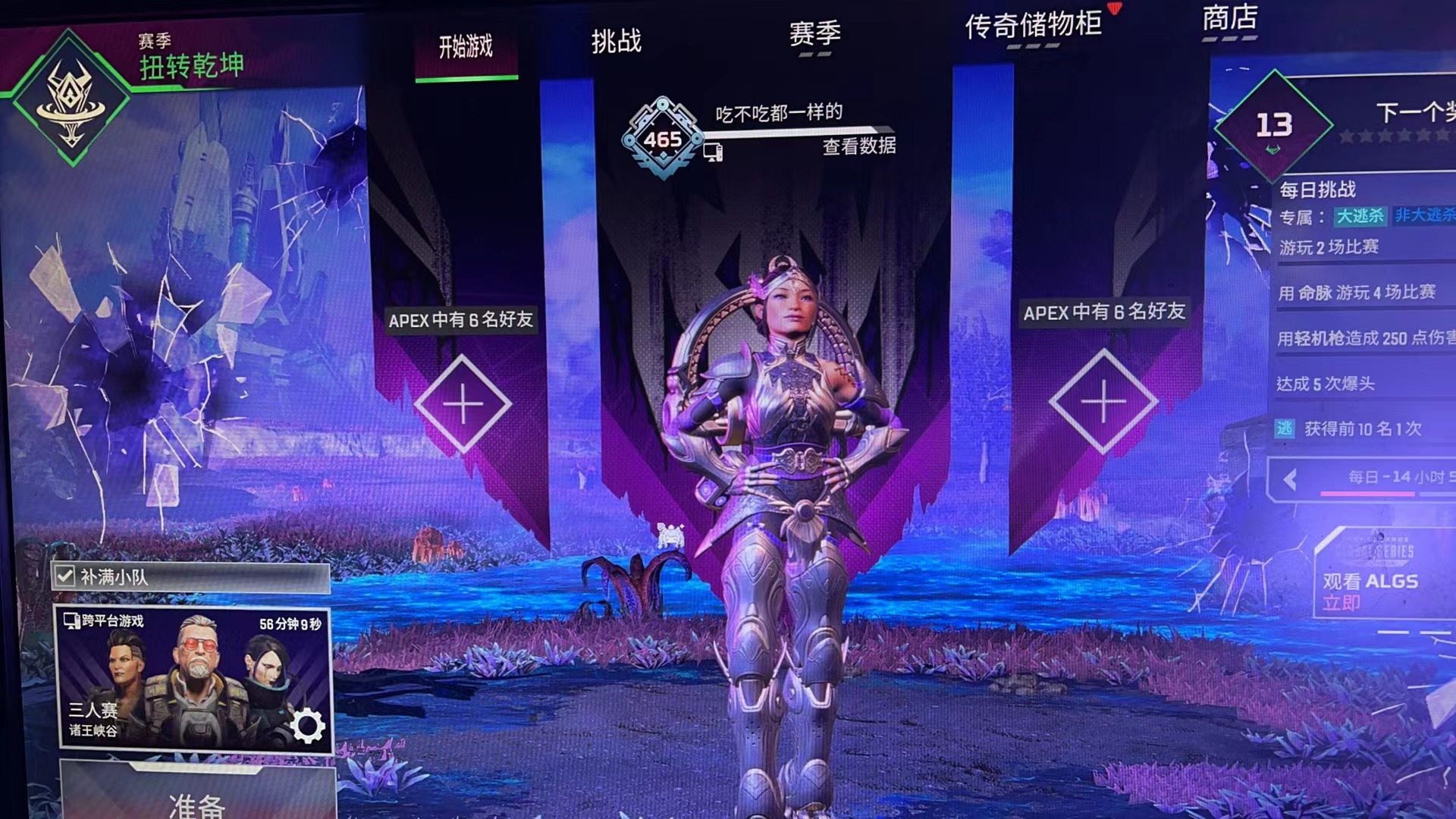Open the 扭转乾坤 season badge
The height and width of the screenshot is (819, 1456).
[x=71, y=99]
